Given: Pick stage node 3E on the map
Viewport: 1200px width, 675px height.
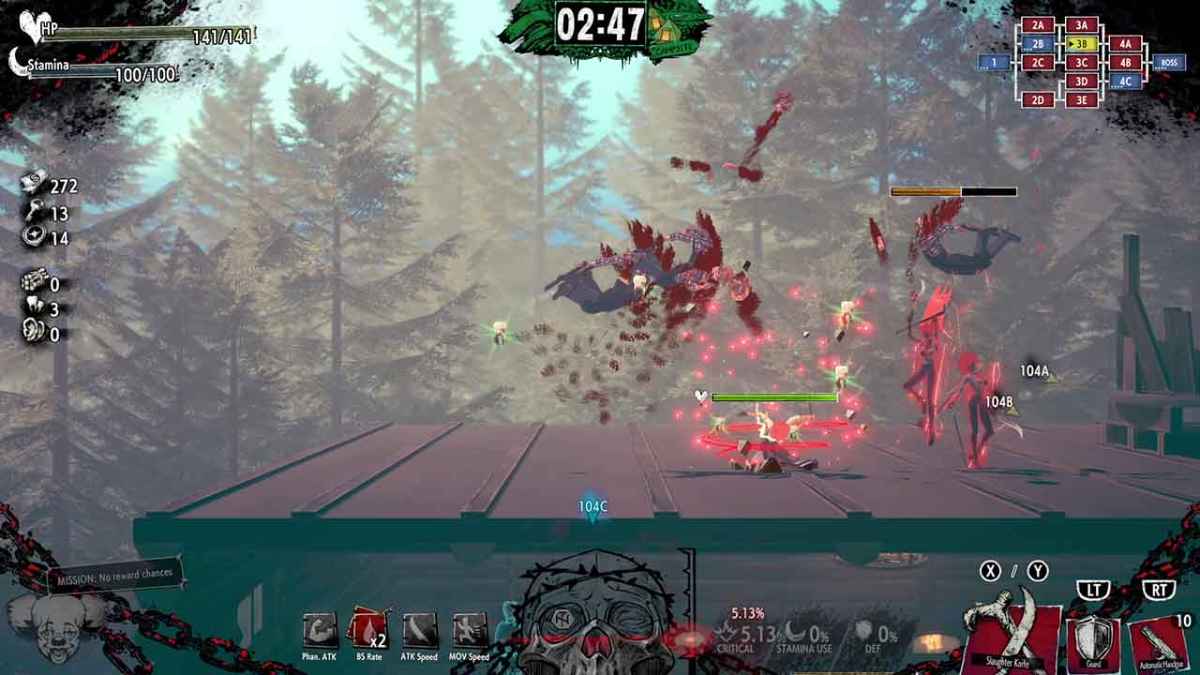Looking at the screenshot, I should tap(1080, 99).
